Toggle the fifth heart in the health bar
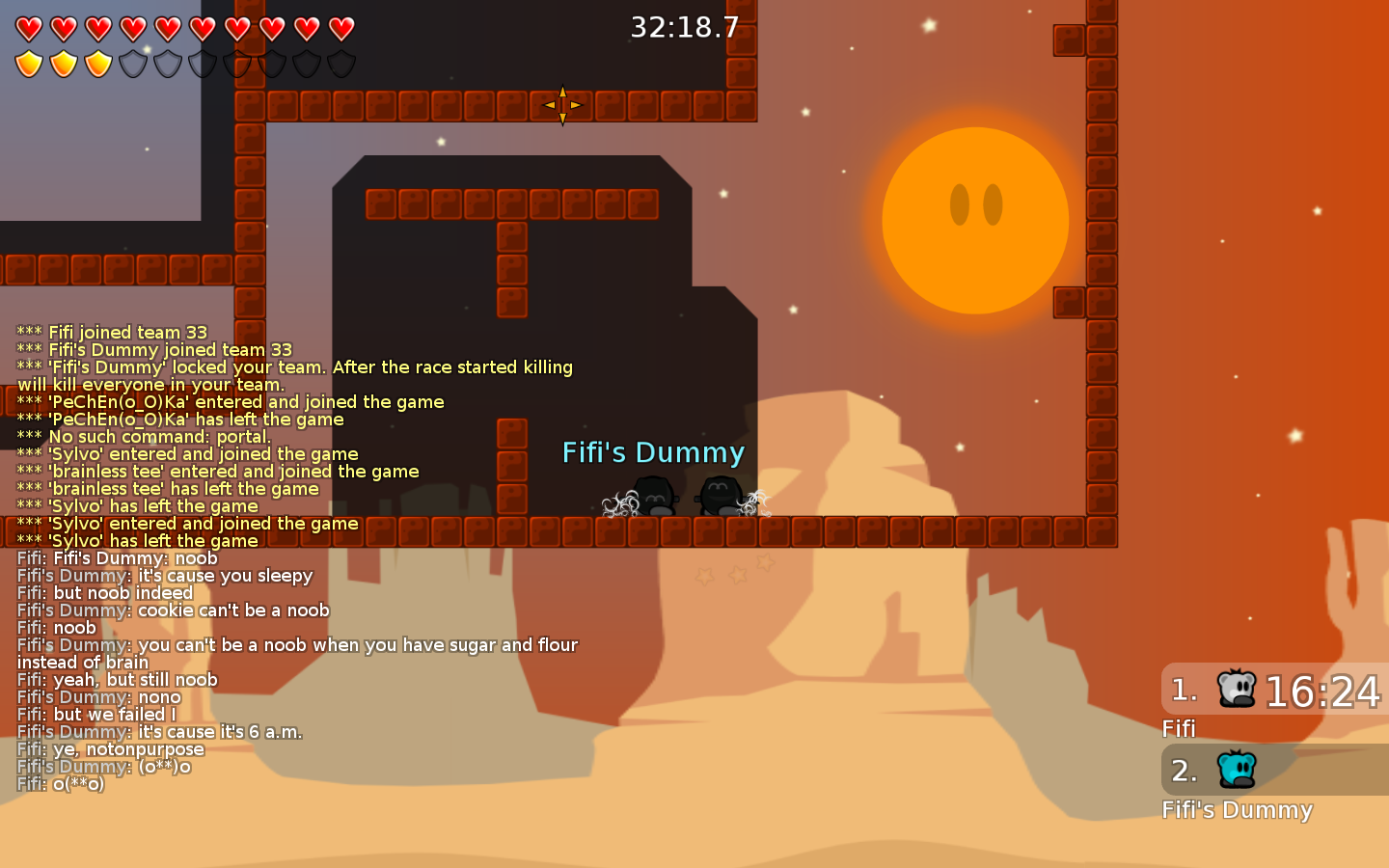Screen dimensions: 1389x868 point(167,29)
